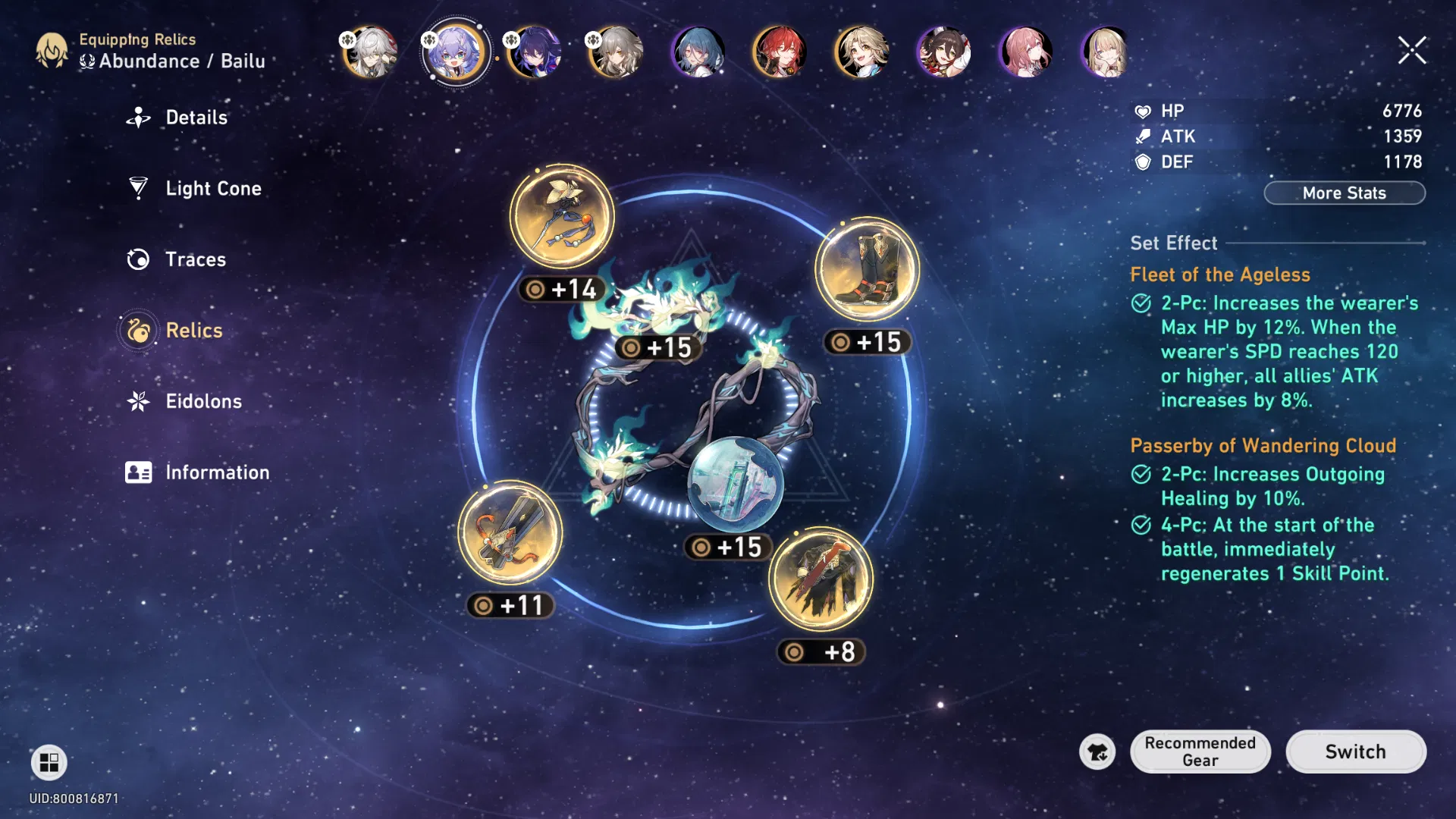Open the Eidolons section icon
Viewport: 1456px width, 819px height.
pyautogui.click(x=139, y=401)
